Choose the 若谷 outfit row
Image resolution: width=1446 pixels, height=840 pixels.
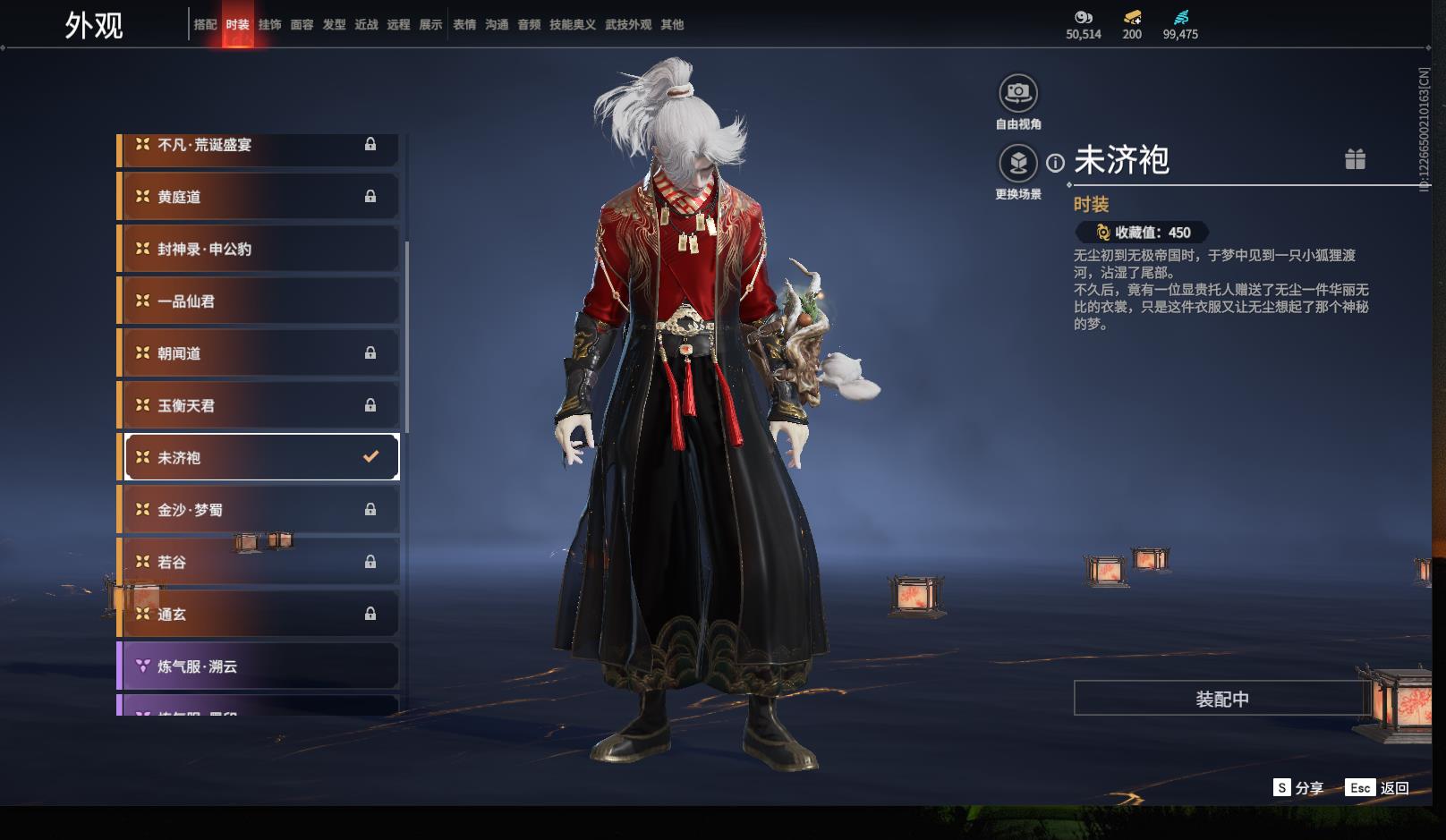tap(259, 562)
